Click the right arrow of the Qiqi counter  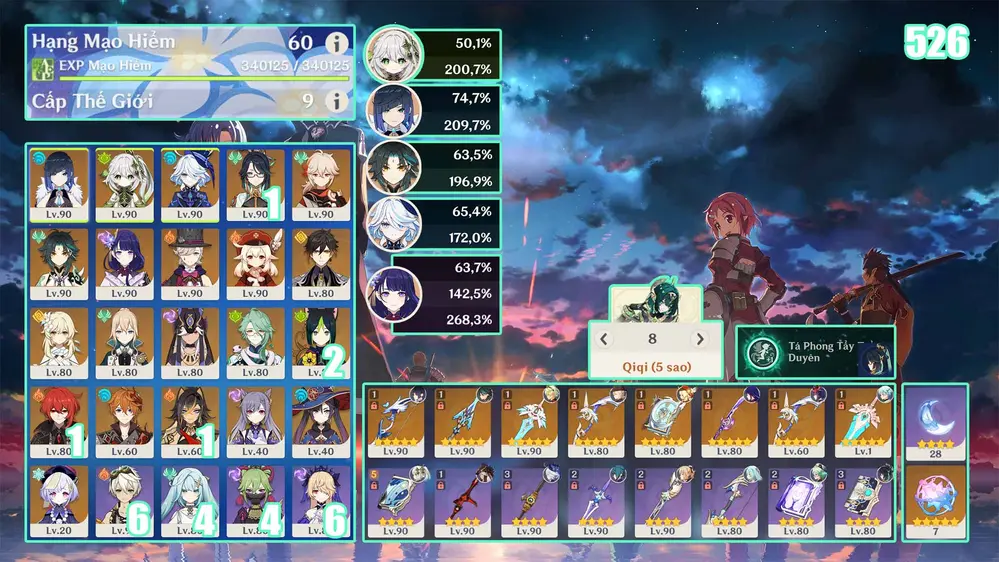point(700,340)
